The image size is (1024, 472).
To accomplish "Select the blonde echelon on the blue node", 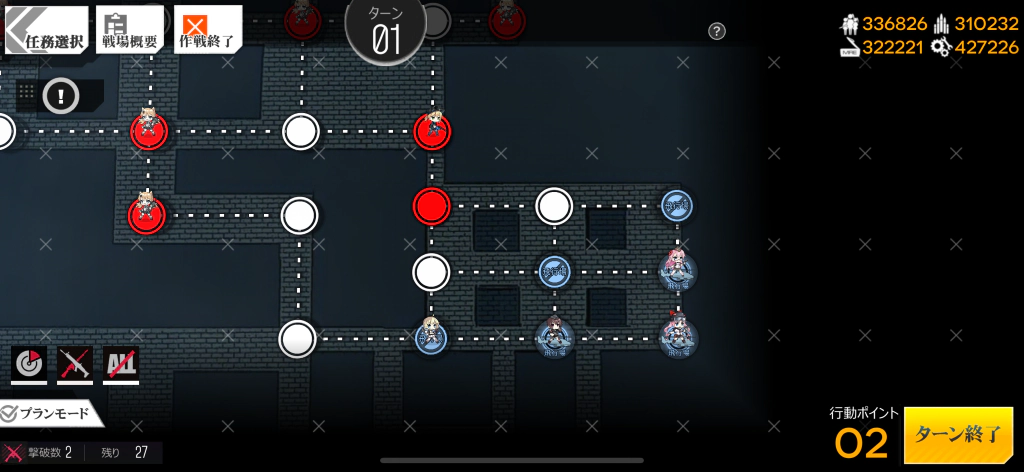I will point(431,336).
